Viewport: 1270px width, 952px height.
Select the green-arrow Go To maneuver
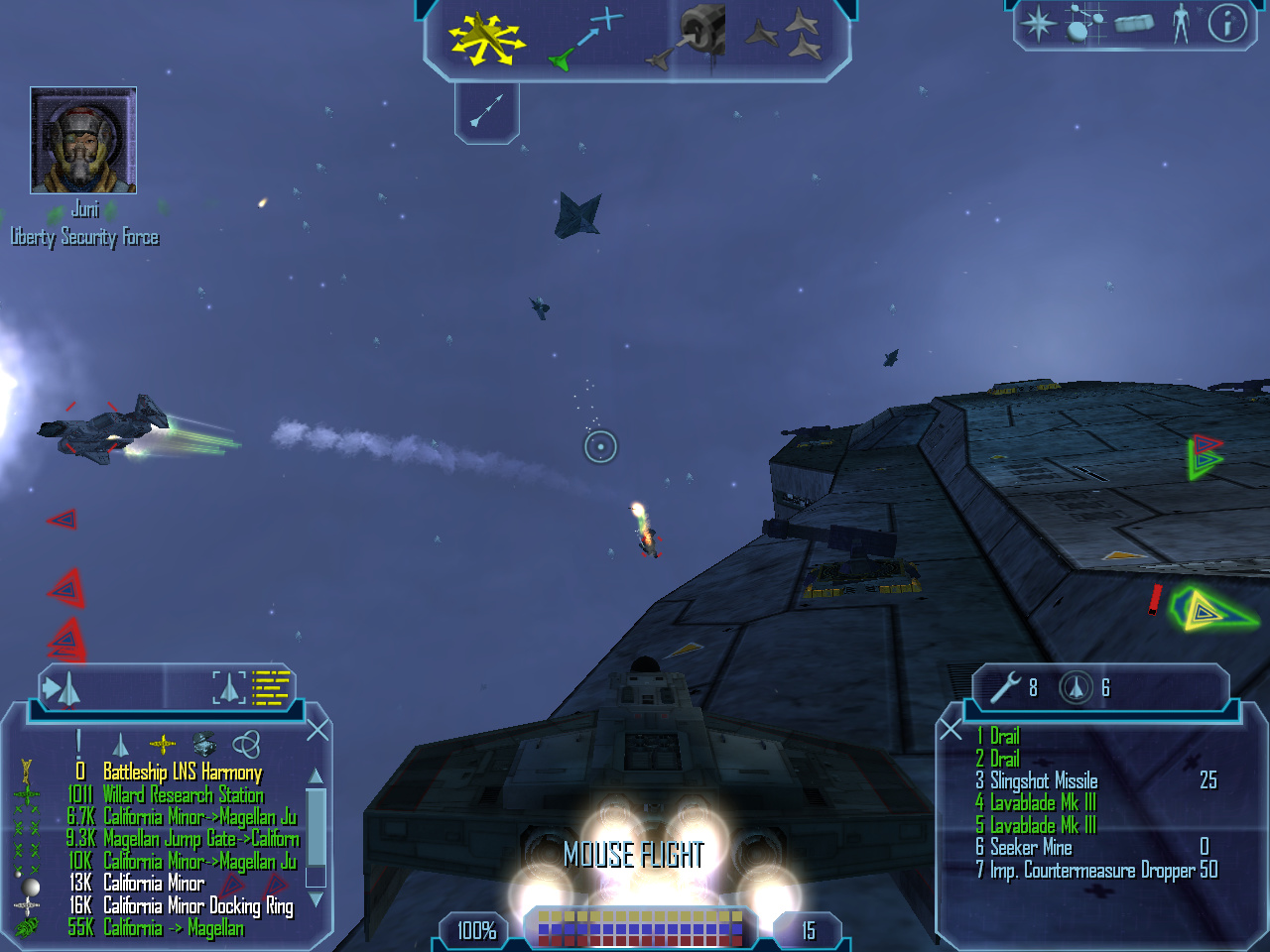click(x=585, y=40)
